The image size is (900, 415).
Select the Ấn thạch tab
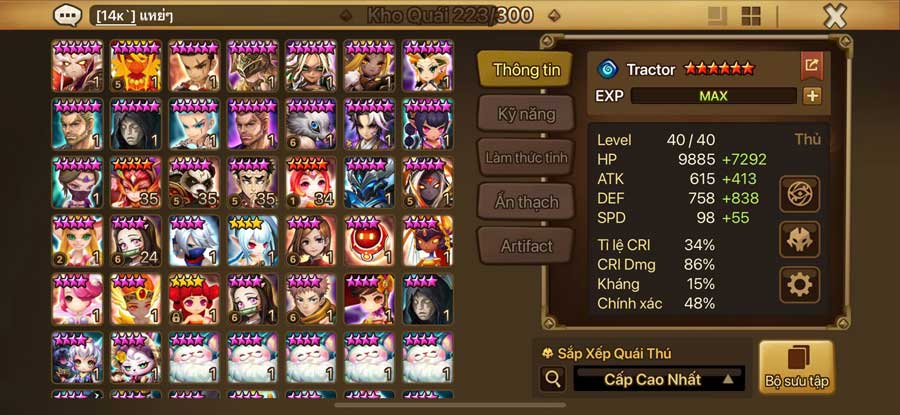tap(526, 201)
